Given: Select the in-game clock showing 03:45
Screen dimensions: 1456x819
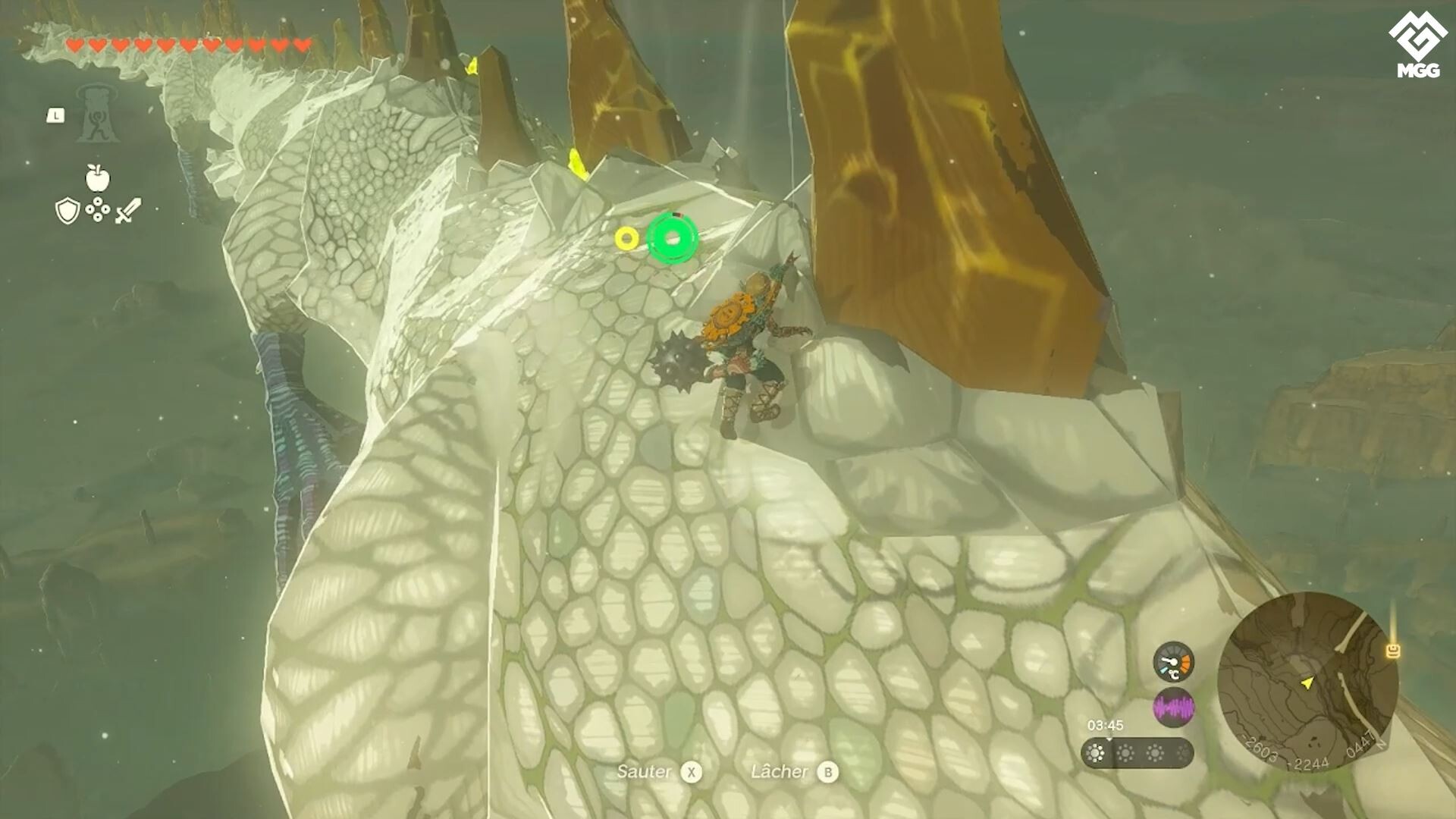Looking at the screenshot, I should pos(1106,725).
